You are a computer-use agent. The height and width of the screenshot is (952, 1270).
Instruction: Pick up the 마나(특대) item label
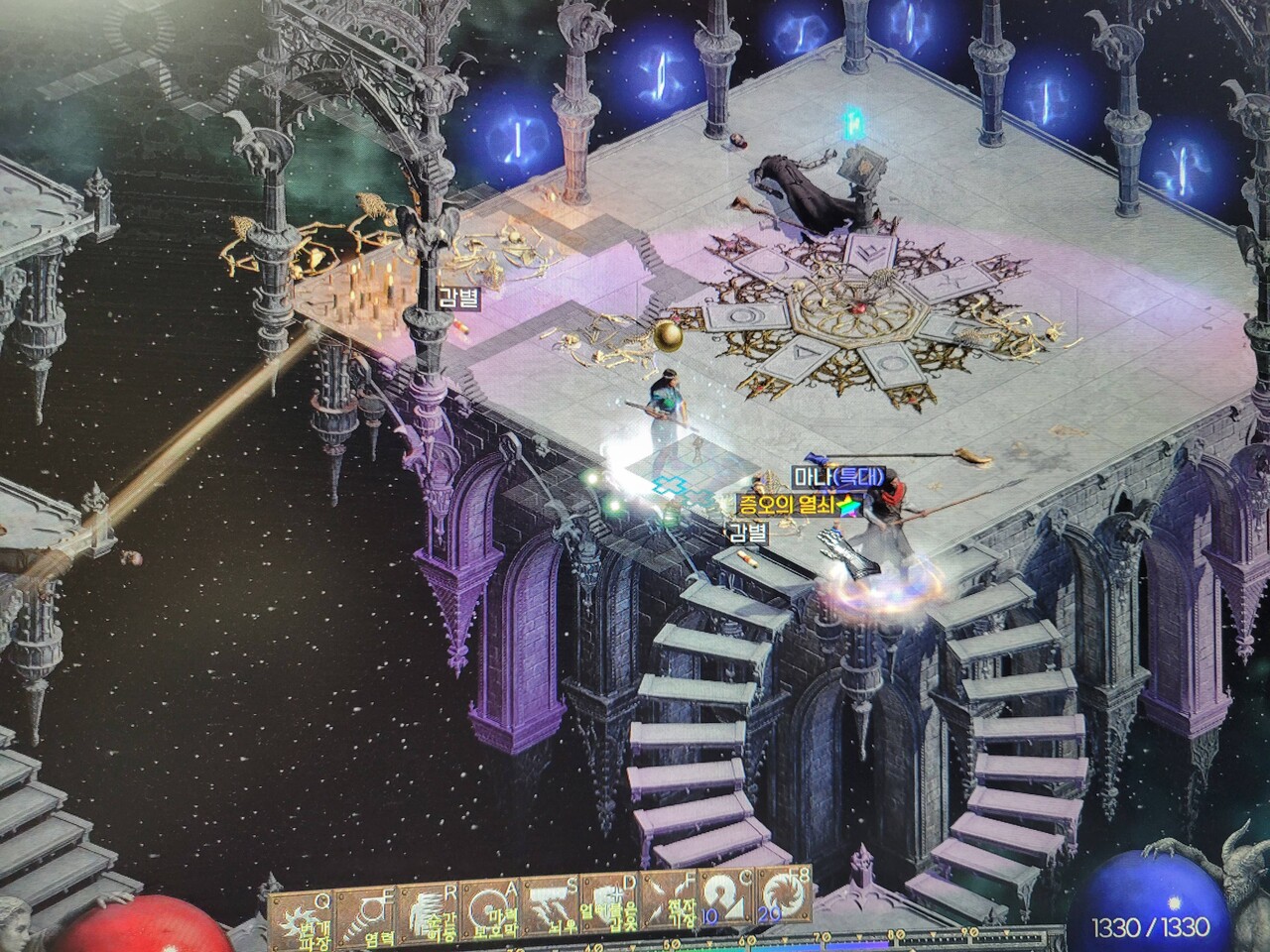click(837, 477)
